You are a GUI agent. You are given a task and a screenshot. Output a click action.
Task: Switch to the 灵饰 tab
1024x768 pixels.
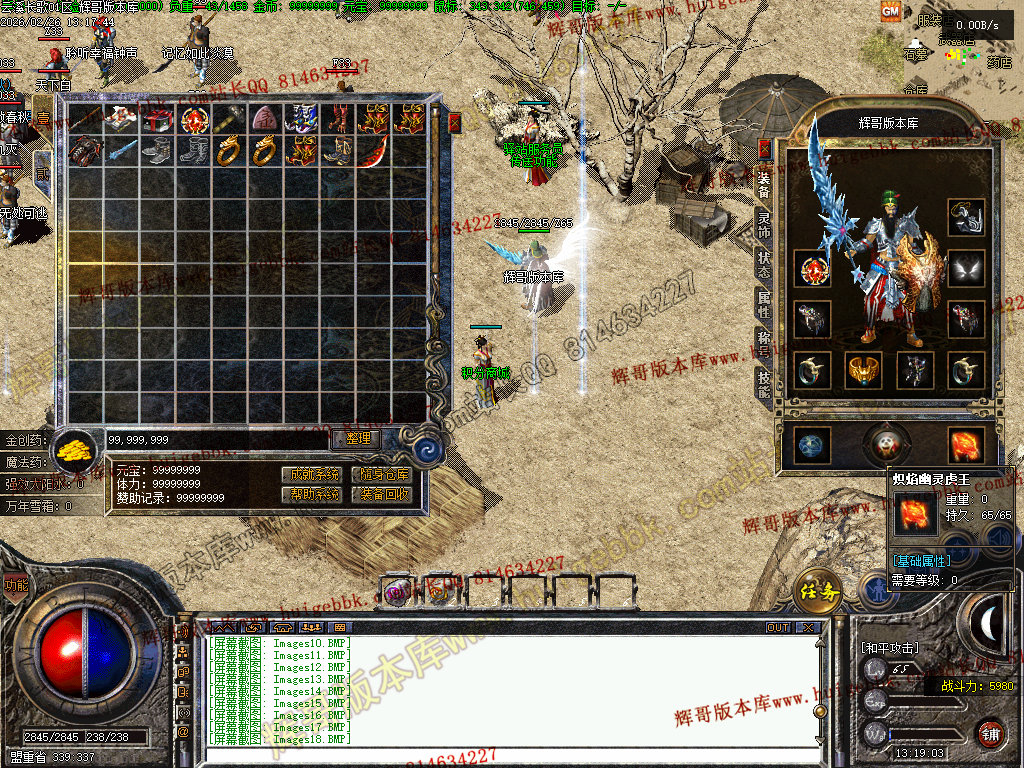[764, 224]
